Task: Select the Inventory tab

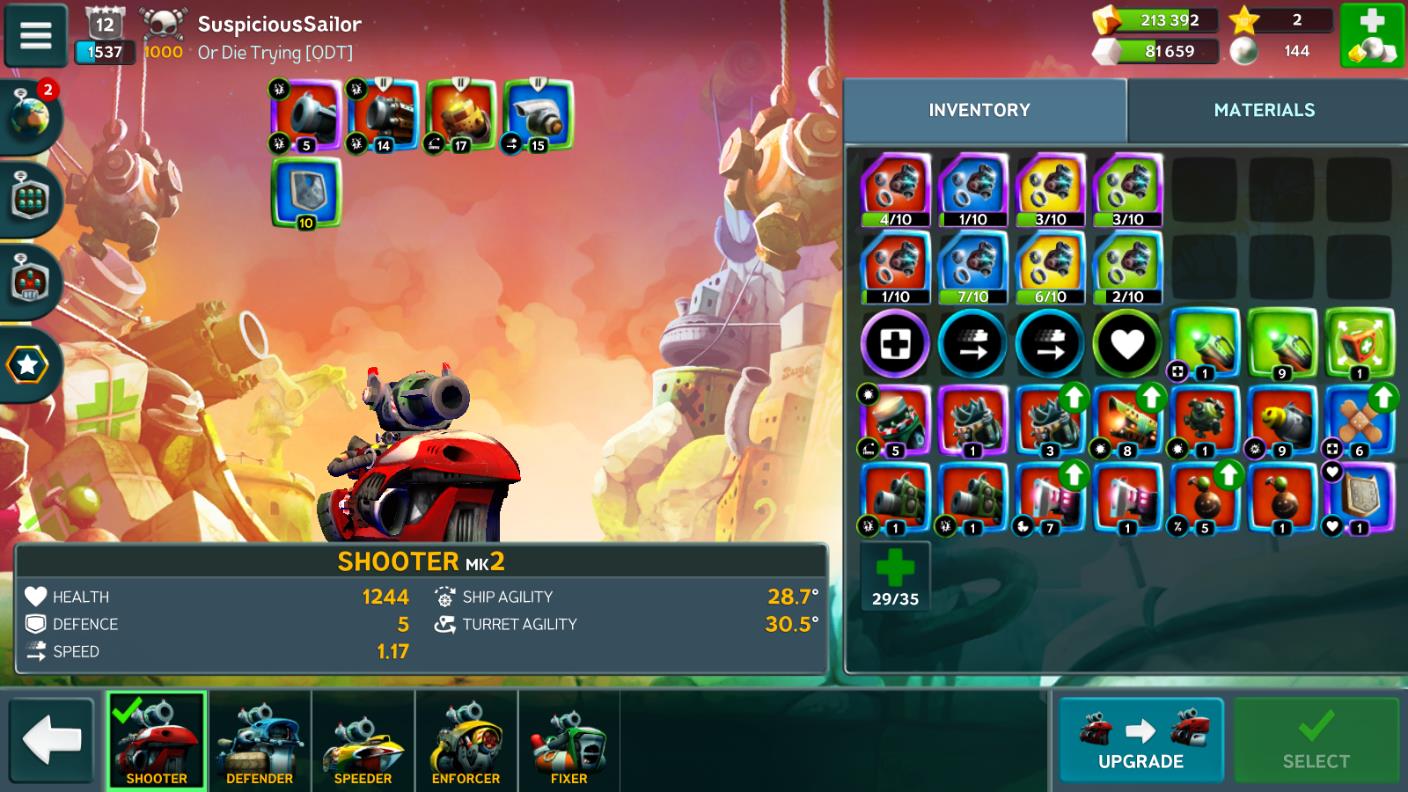Action: (x=979, y=110)
